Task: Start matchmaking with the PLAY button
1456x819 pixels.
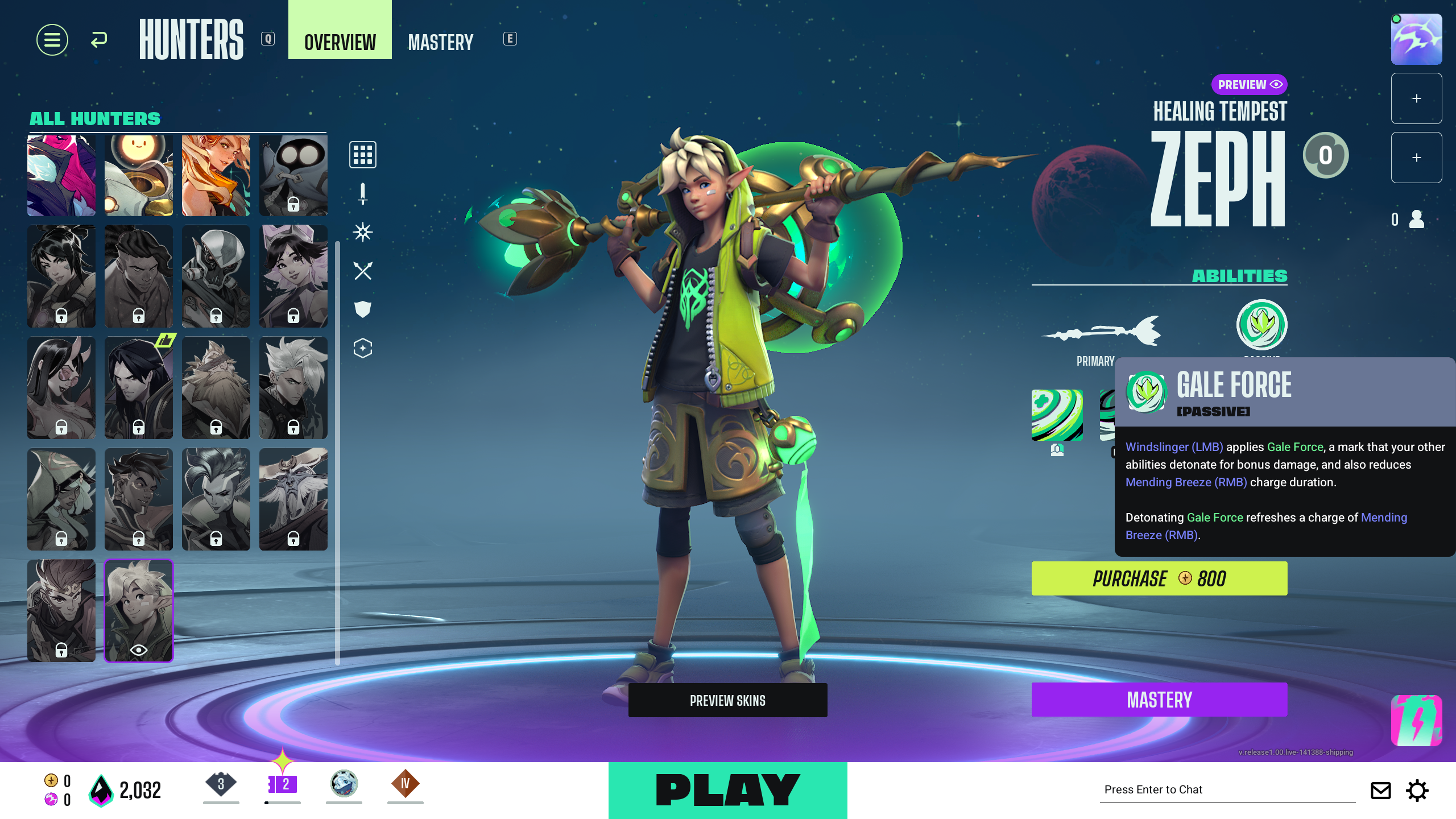Action: [727, 790]
